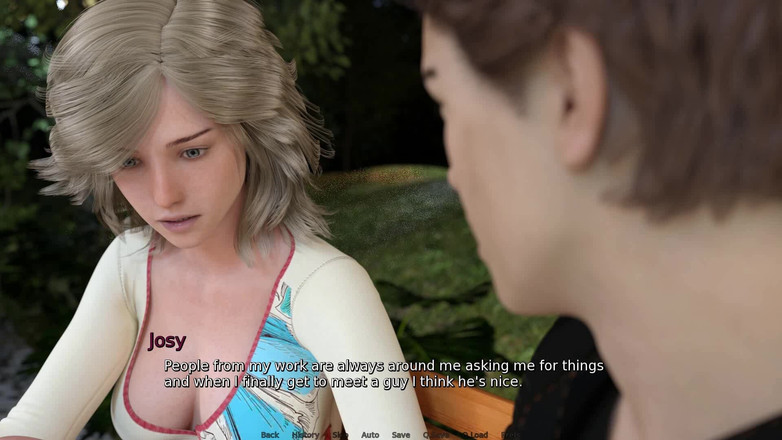
Task: Quick load with Q.Load
Action: pos(475,435)
